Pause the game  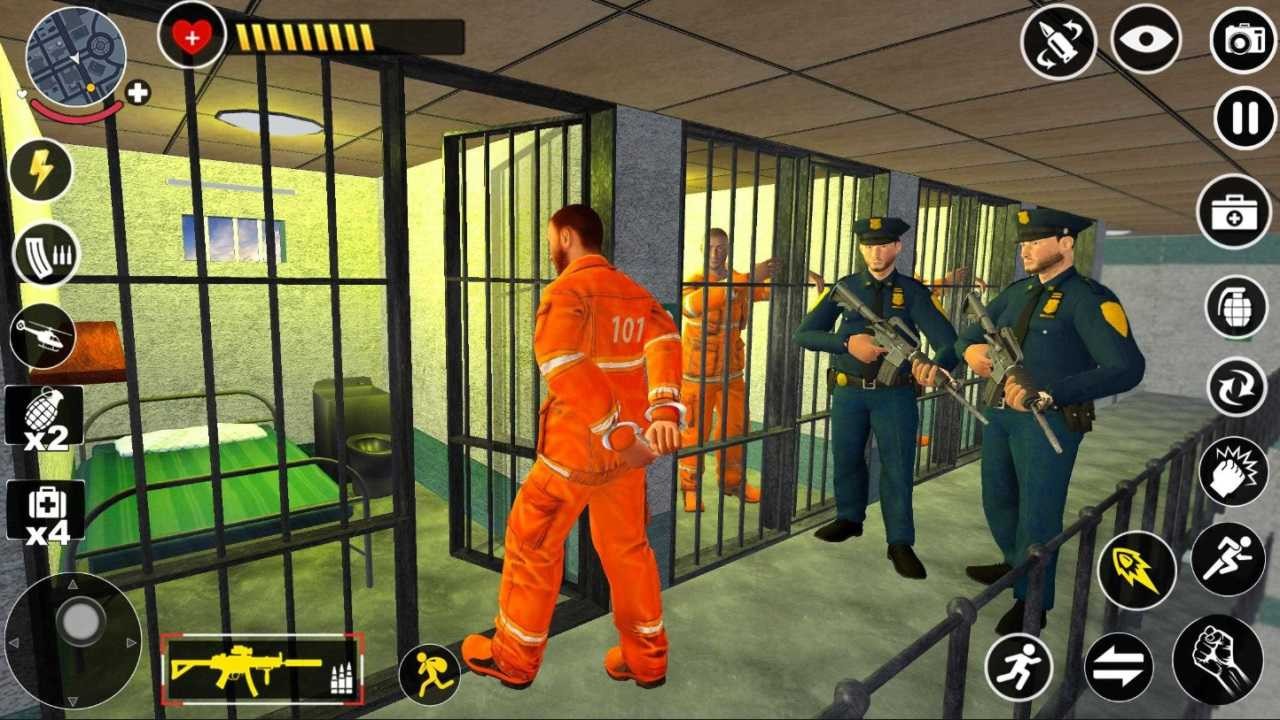[x=1245, y=118]
